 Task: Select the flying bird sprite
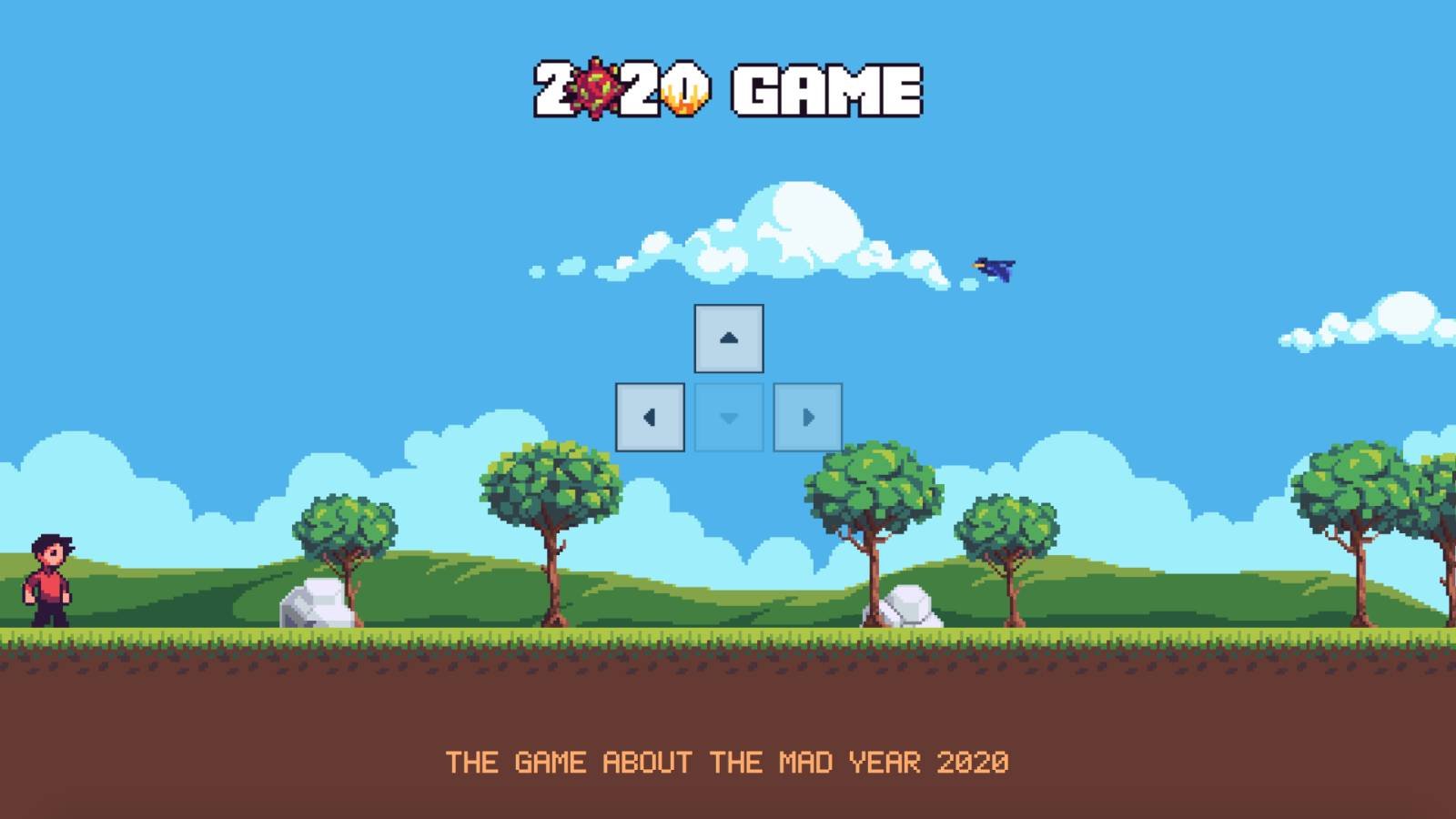click(994, 267)
